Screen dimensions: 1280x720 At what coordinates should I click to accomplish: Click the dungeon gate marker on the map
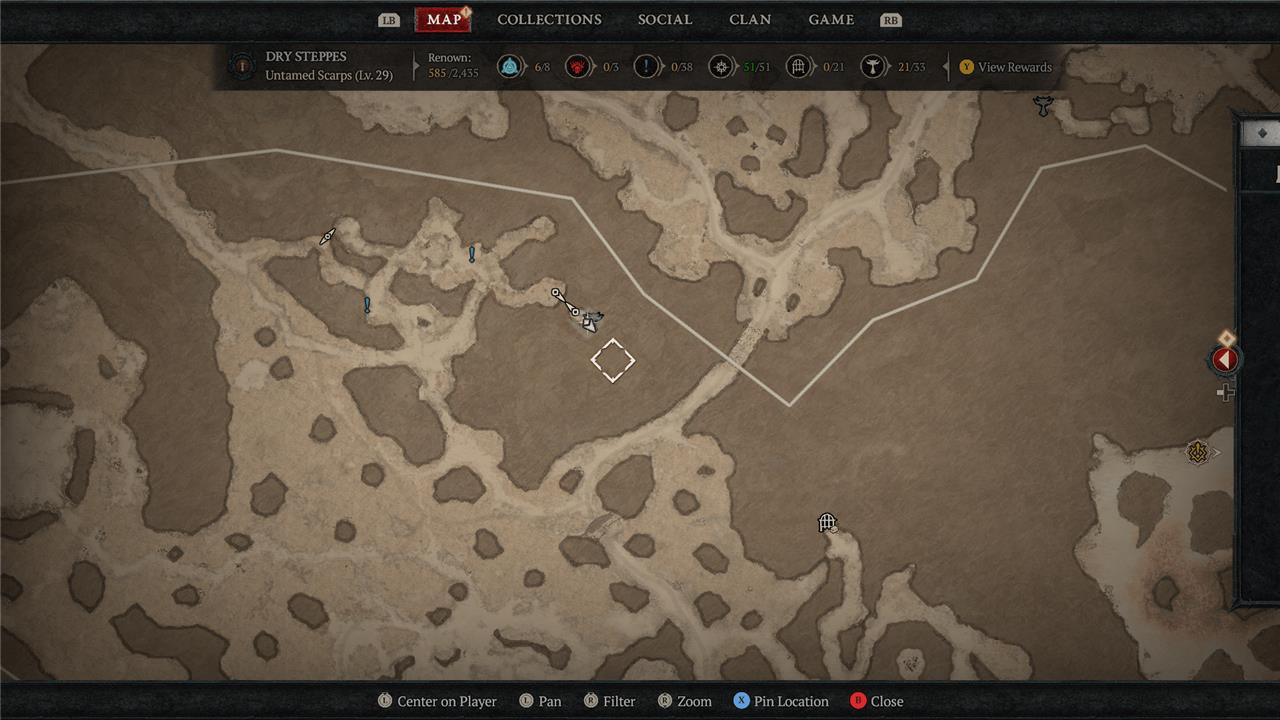[x=827, y=522]
